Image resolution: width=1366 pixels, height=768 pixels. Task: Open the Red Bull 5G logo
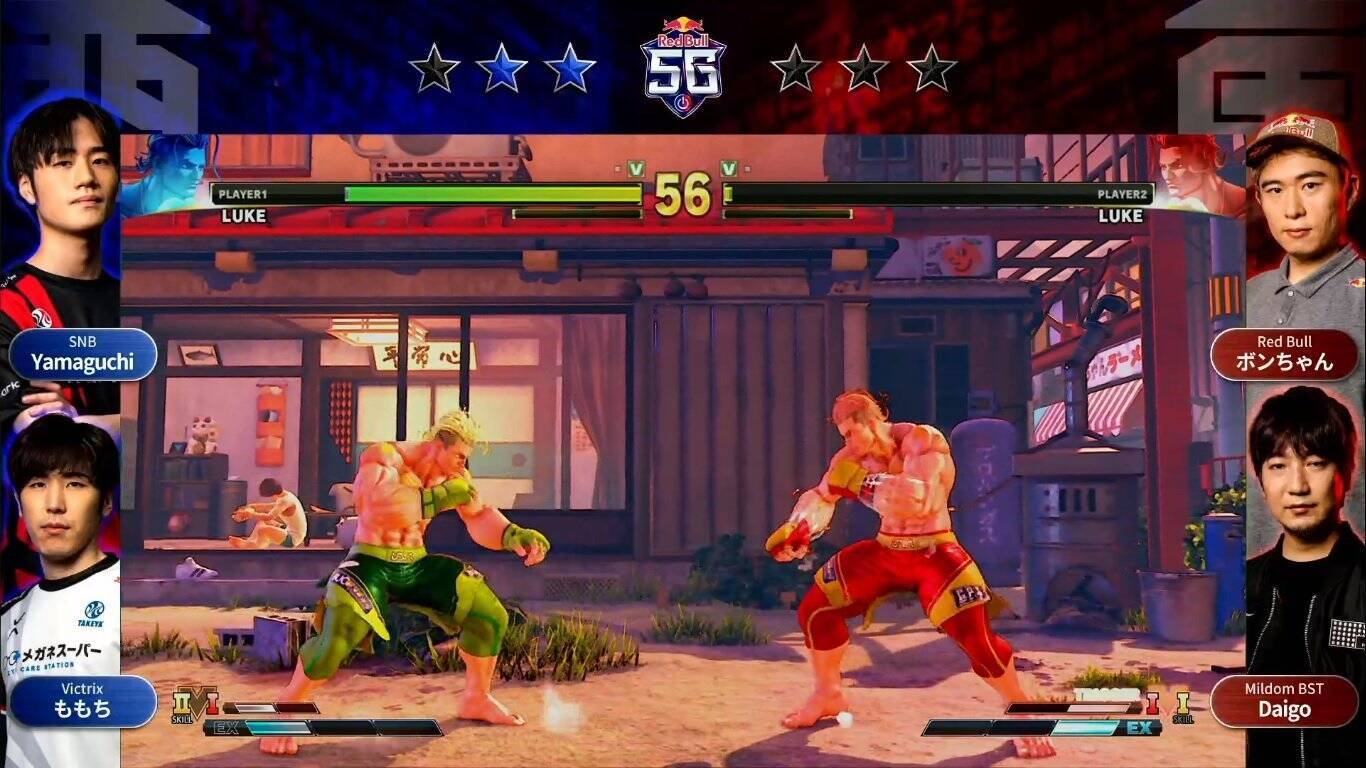[683, 66]
